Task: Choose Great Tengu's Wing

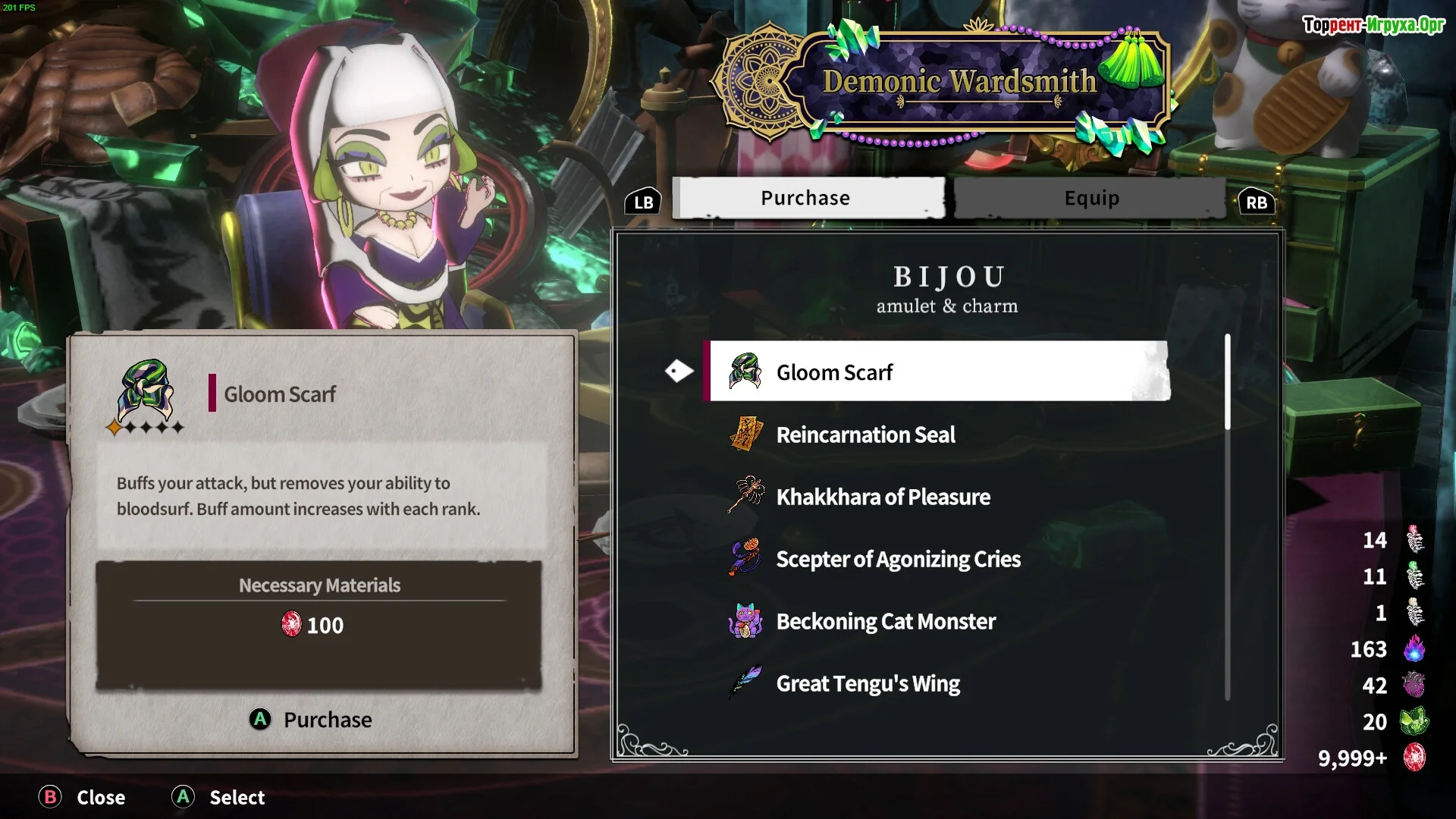Action: click(868, 683)
